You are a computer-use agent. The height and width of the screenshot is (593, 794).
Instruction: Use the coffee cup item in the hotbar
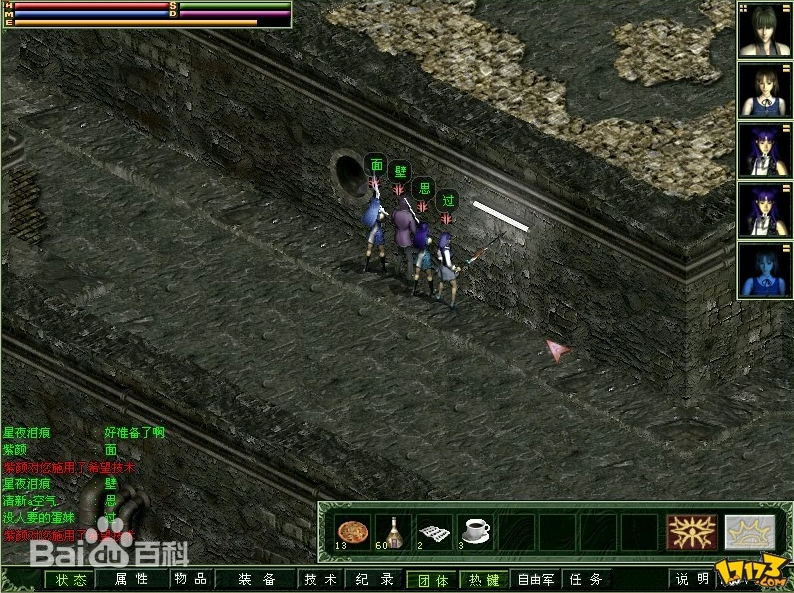[474, 532]
